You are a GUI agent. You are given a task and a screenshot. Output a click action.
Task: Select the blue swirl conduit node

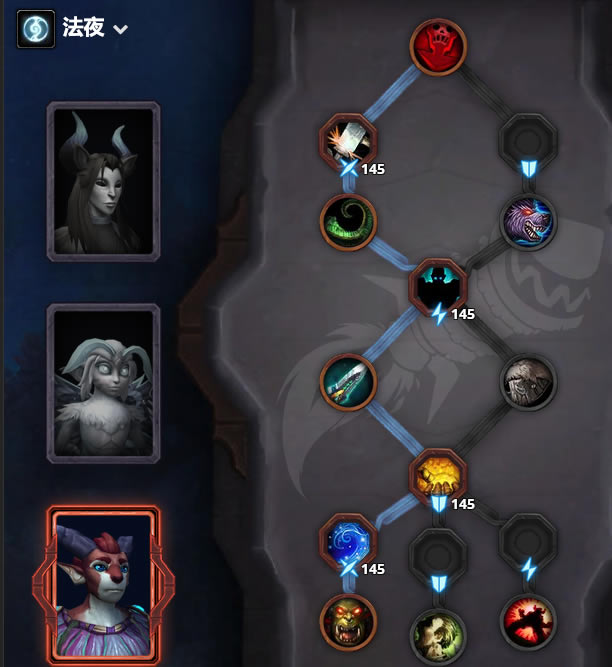347,541
